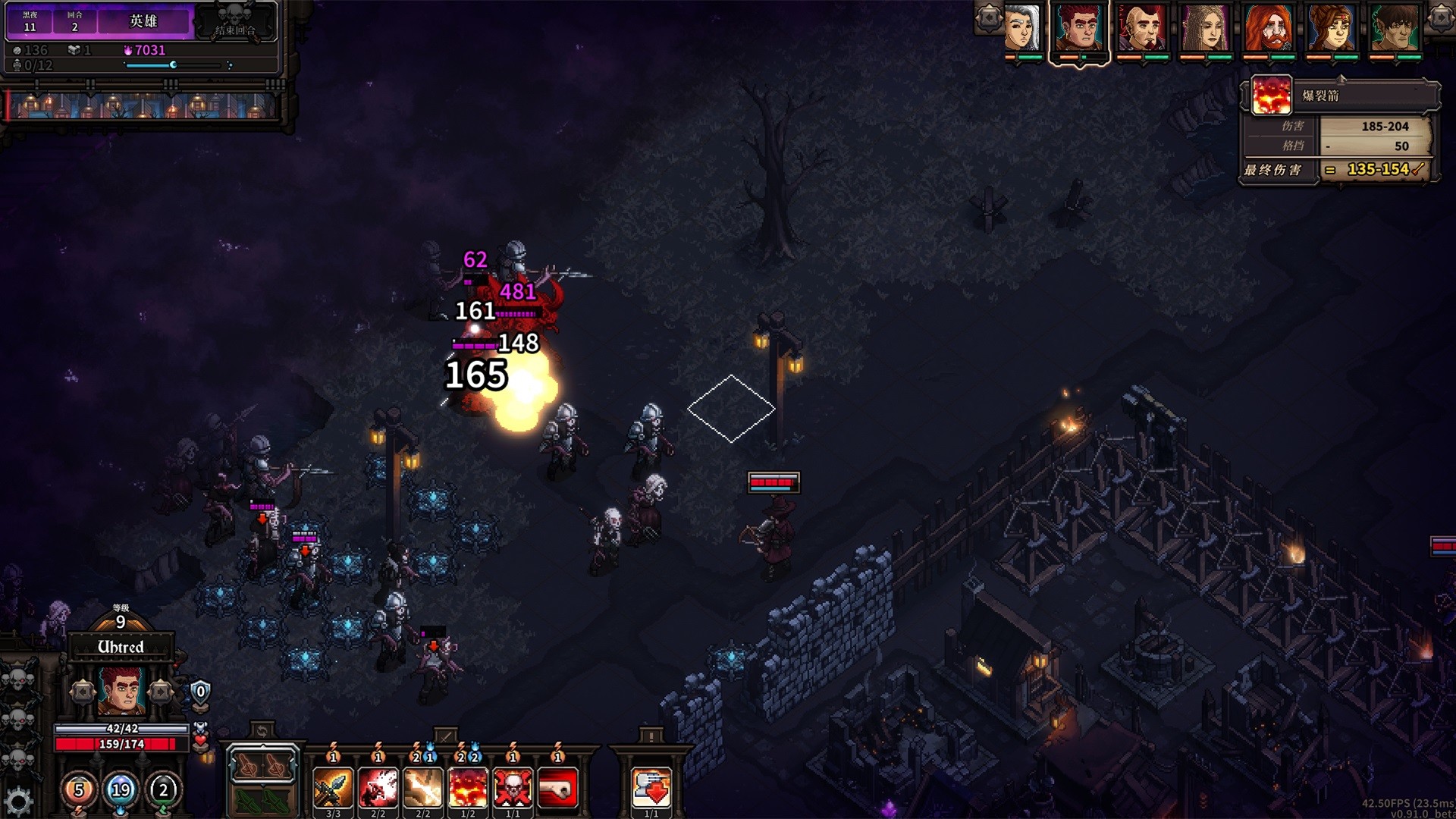Click Uhtred's health bar showing 159/174
This screenshot has width=1456, height=819.
pos(121,743)
